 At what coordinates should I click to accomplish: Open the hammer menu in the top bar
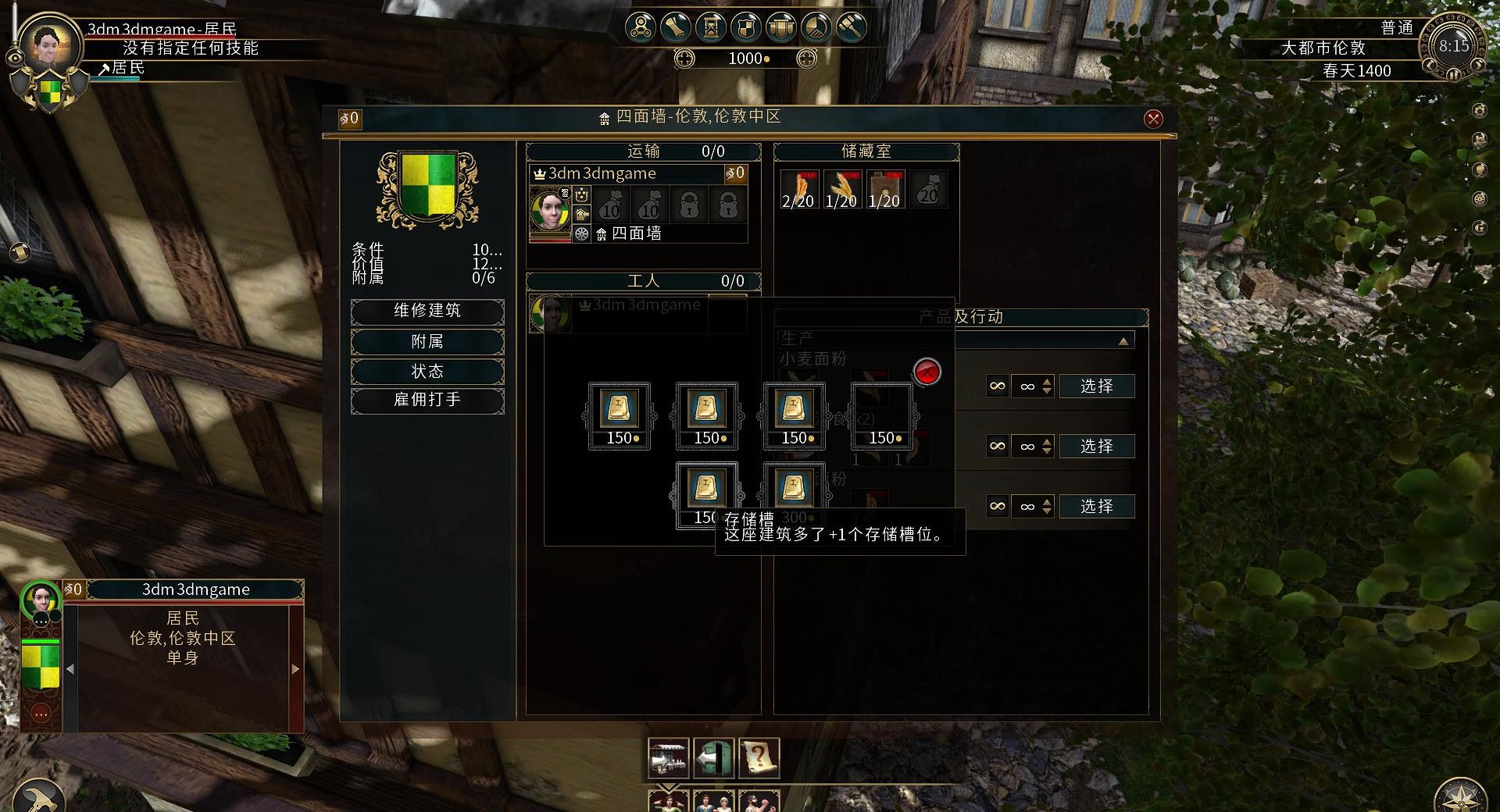(x=852, y=27)
